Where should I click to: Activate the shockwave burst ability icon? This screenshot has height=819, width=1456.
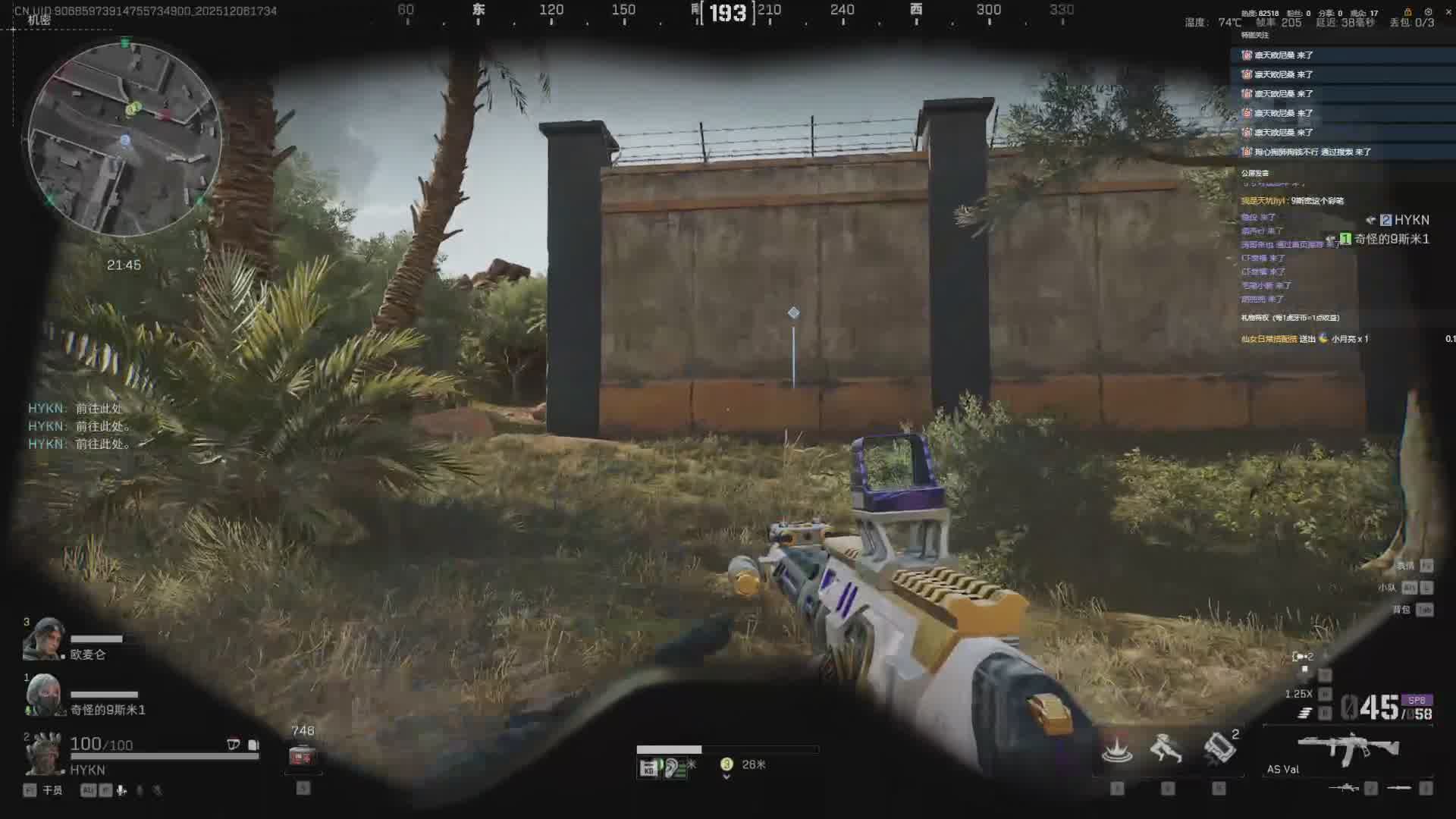[x=1116, y=748]
